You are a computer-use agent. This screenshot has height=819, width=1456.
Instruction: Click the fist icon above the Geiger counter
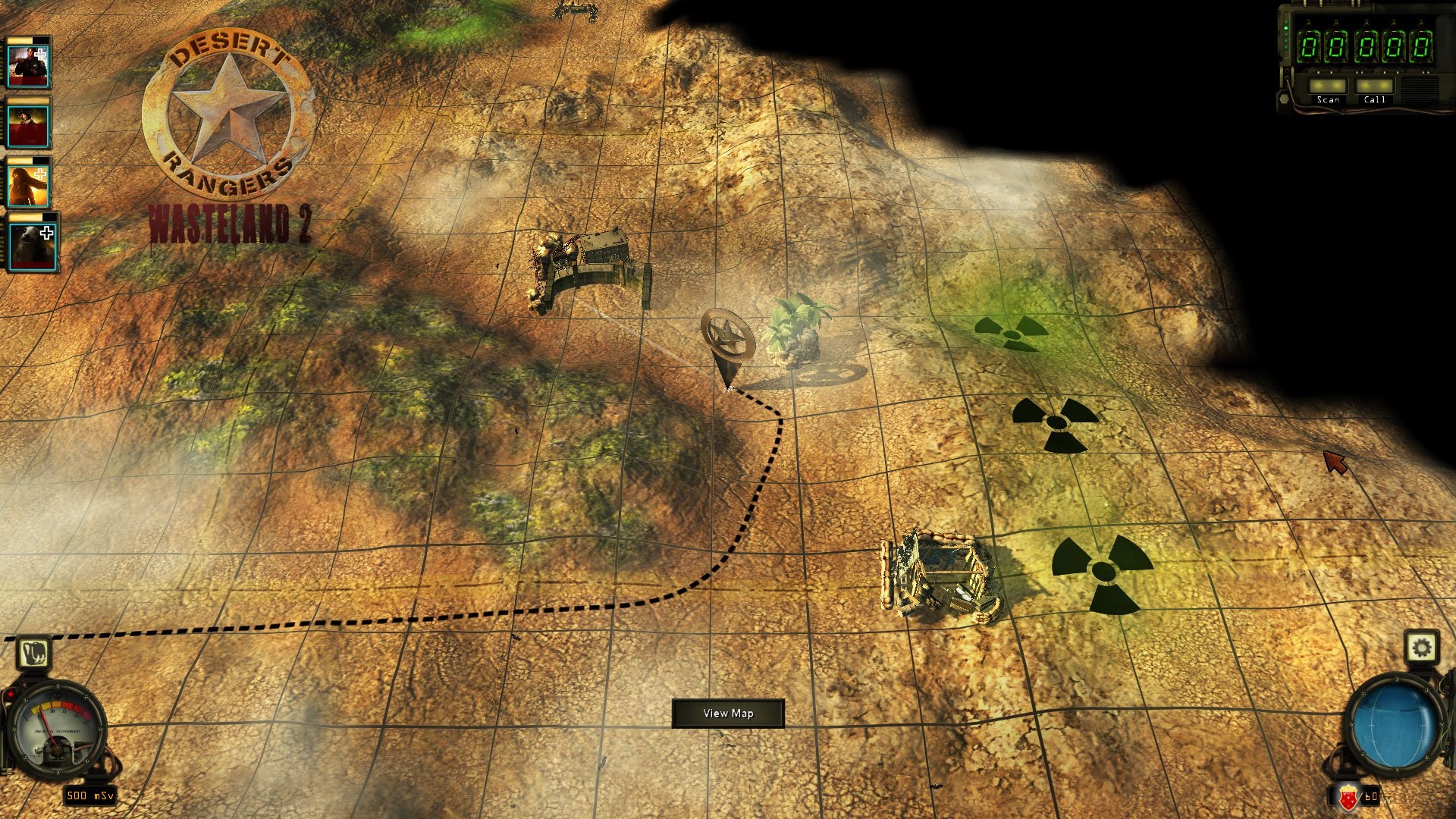(x=33, y=653)
